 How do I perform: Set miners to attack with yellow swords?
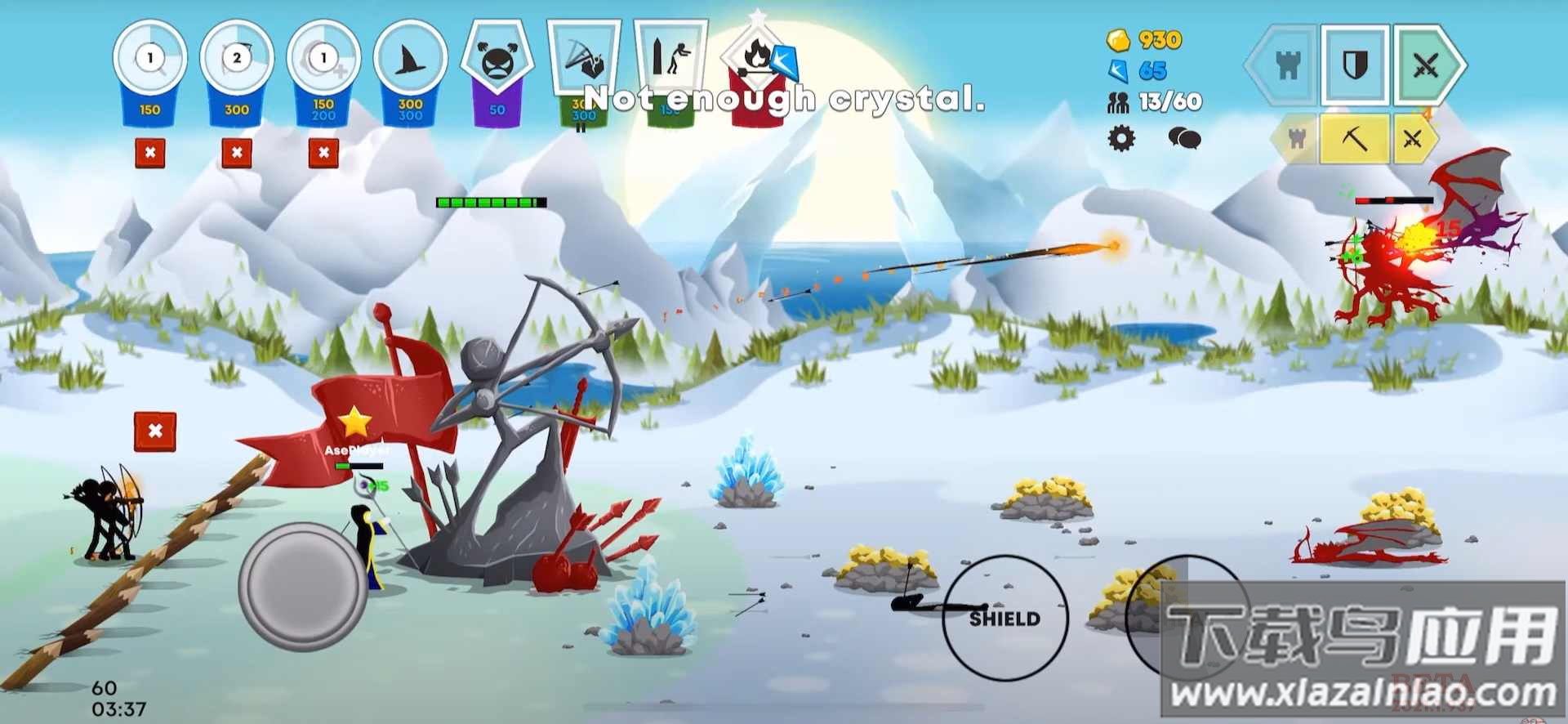[x=1413, y=139]
